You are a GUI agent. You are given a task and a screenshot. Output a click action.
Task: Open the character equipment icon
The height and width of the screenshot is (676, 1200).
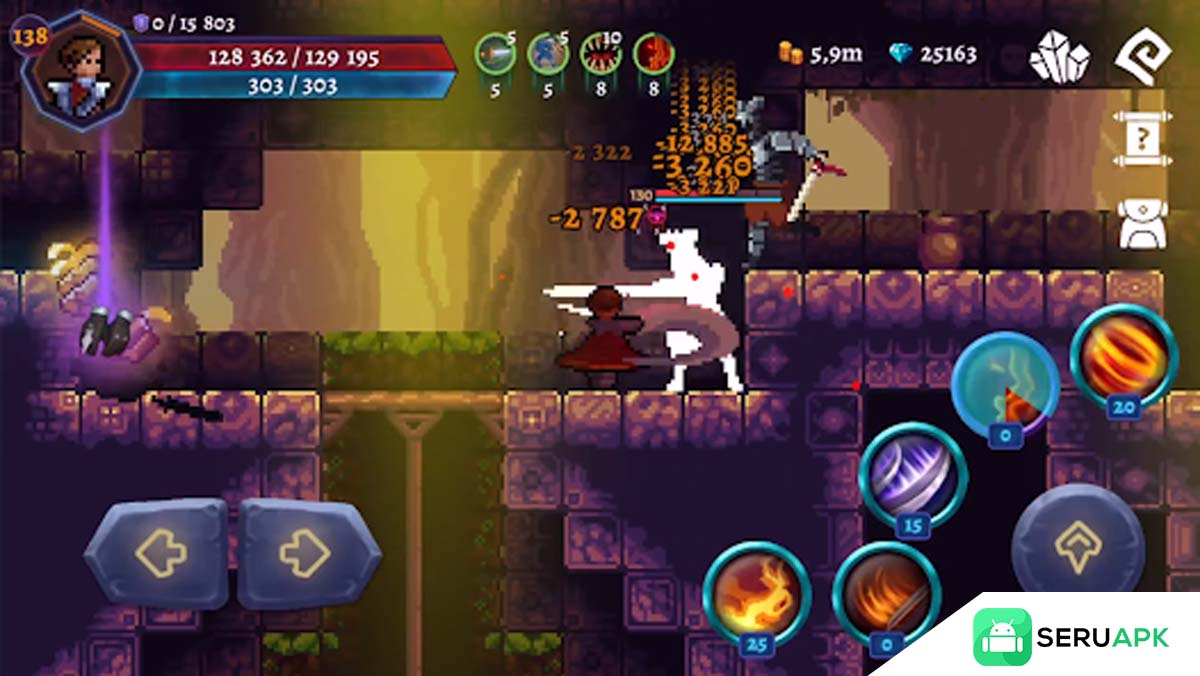pyautogui.click(x=1141, y=222)
